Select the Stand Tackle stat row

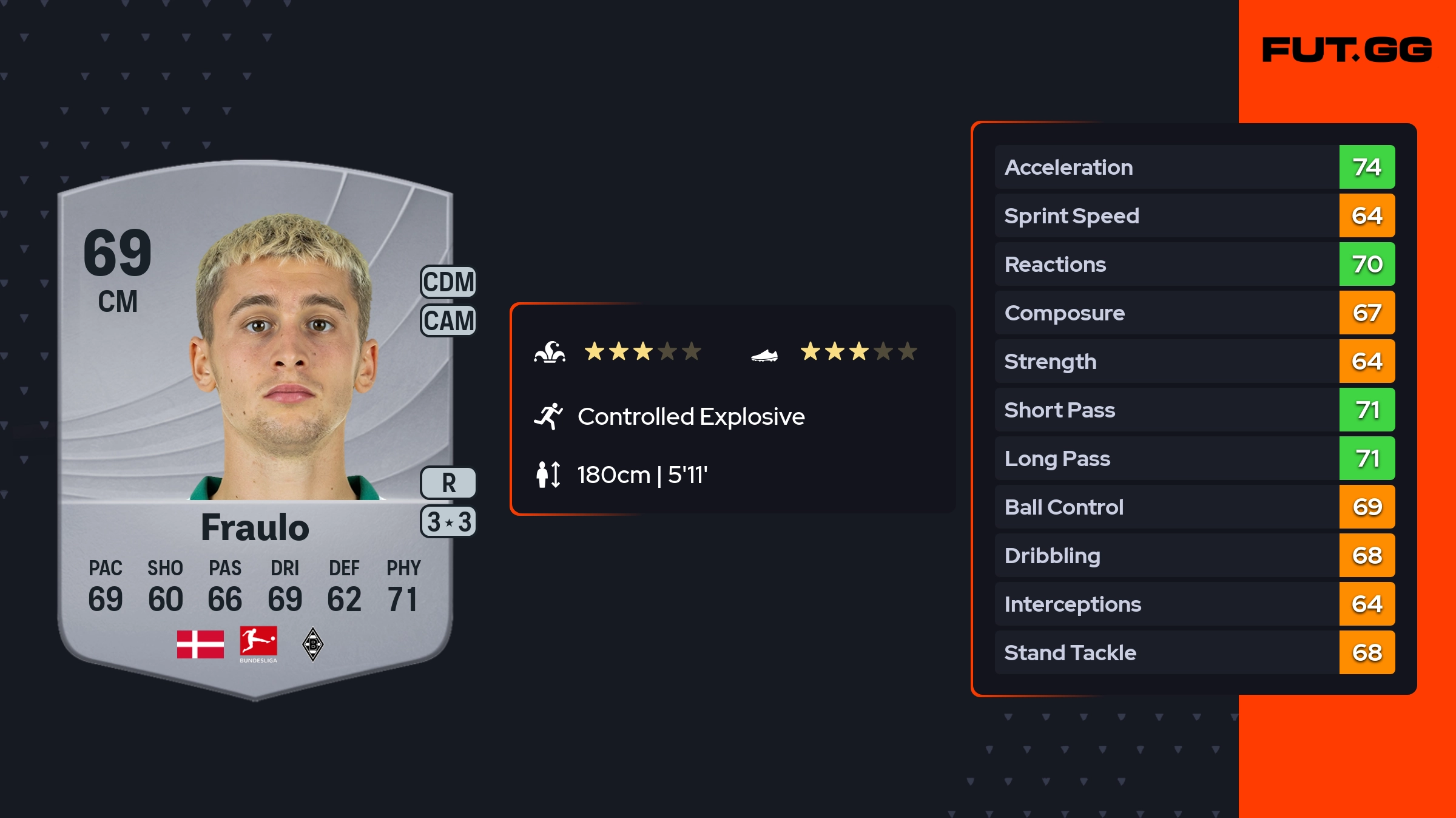click(x=1194, y=652)
